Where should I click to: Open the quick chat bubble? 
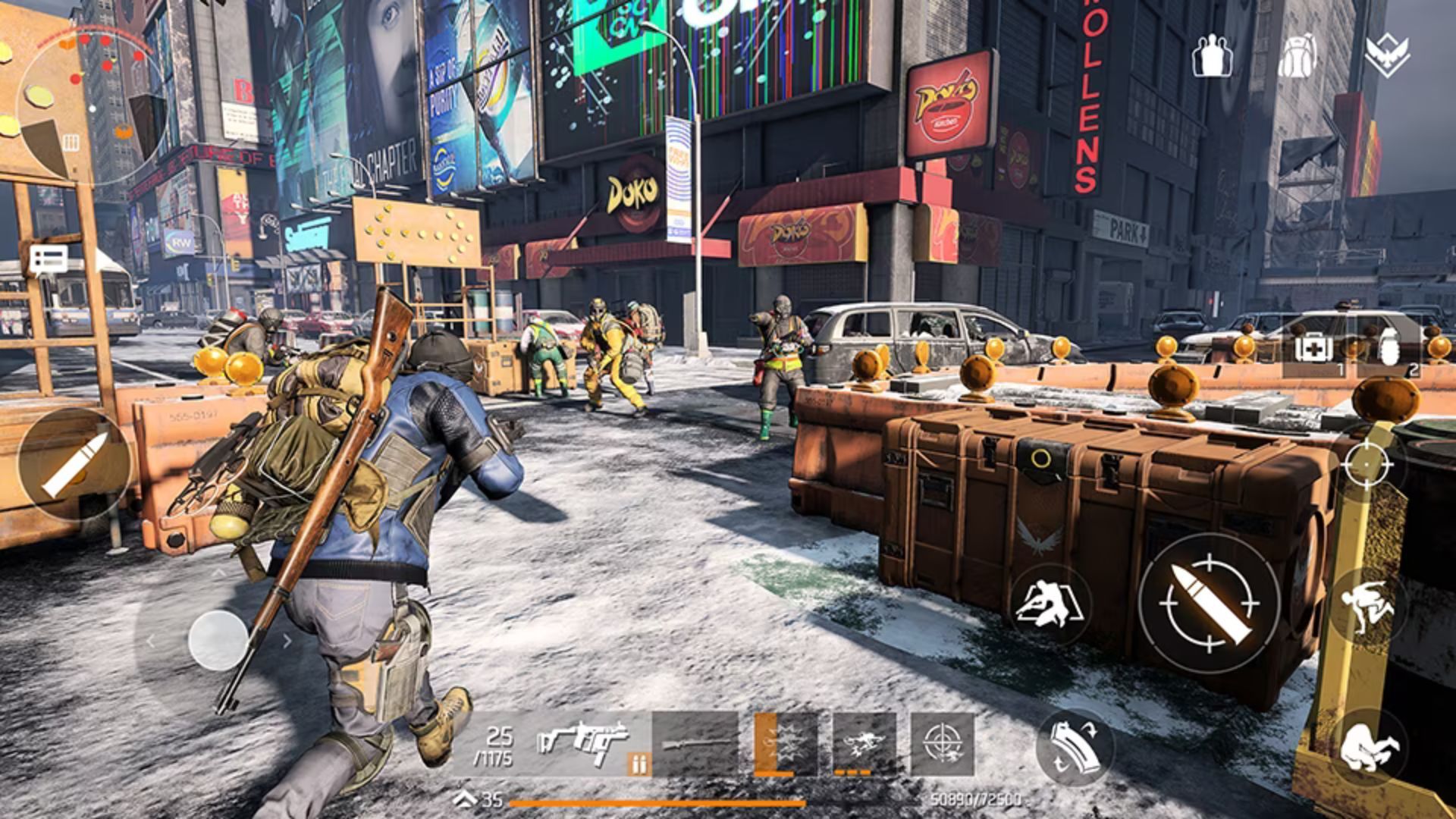(x=47, y=258)
